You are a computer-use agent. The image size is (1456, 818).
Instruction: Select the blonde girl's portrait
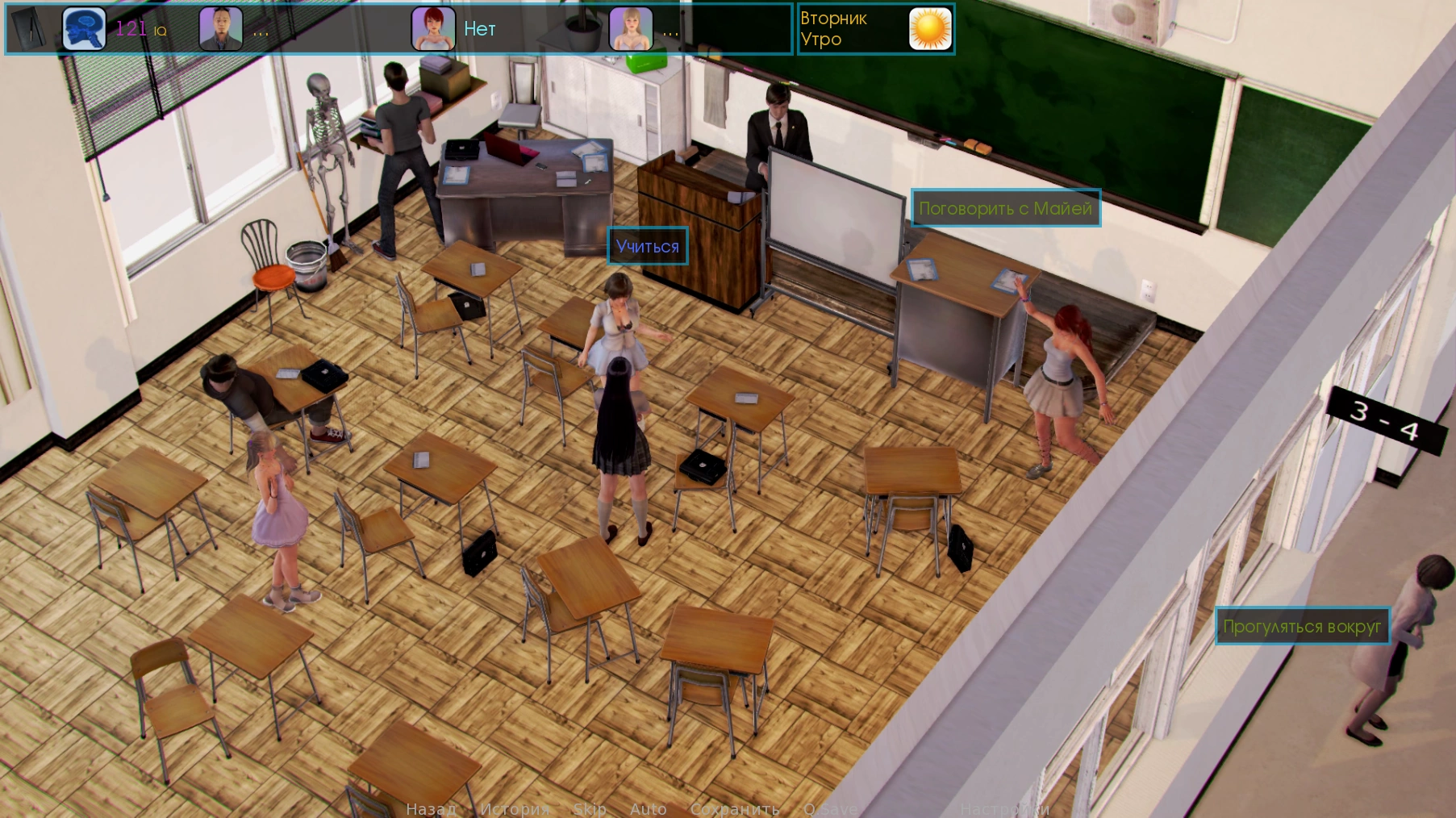pos(630,29)
